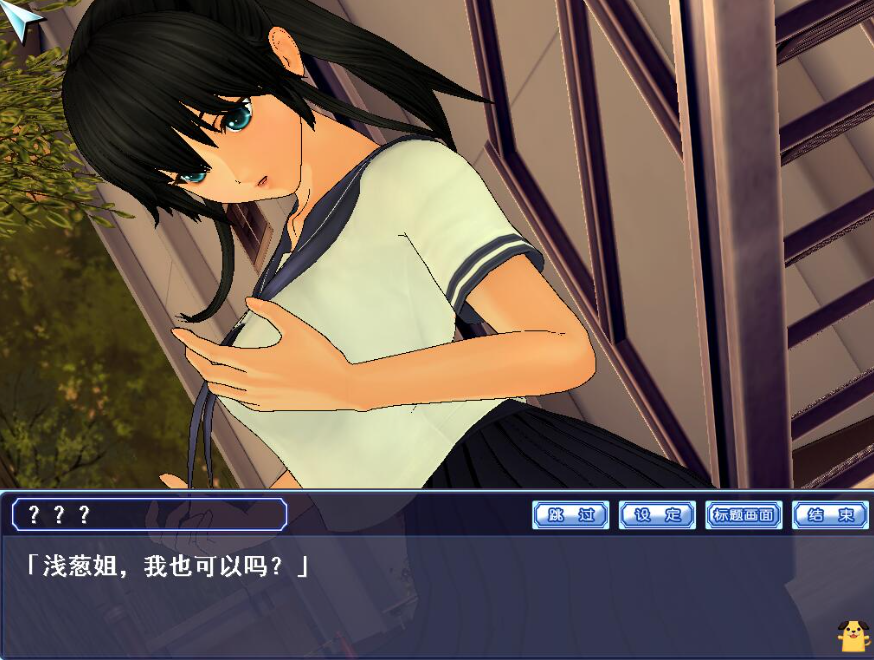Click the dialogue text line to continue
This screenshot has width=874, height=660.
pyautogui.click(x=167, y=567)
